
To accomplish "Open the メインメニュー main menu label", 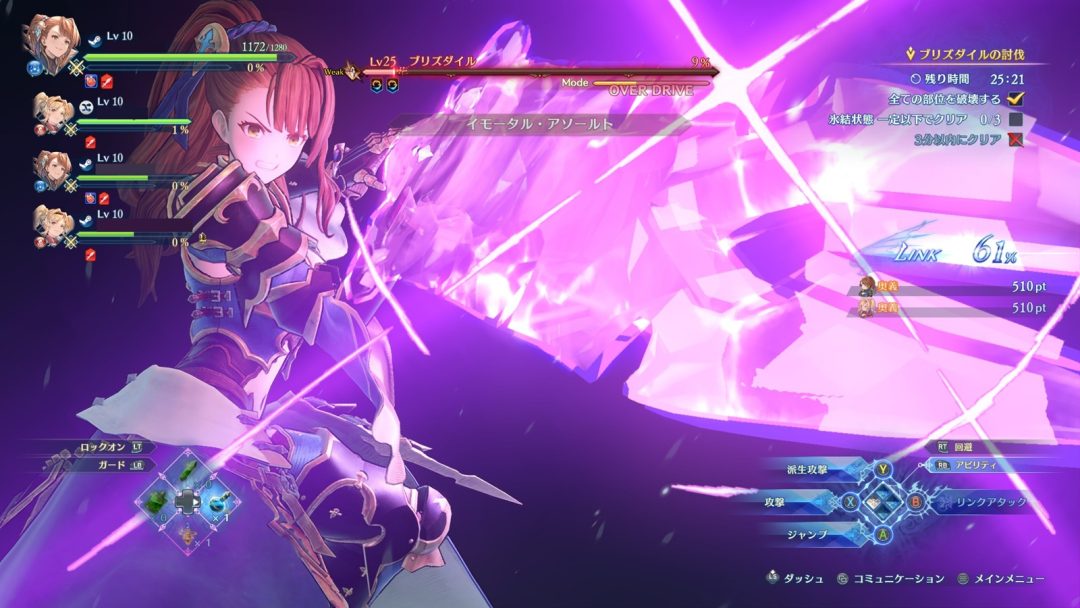I will tap(1010, 578).
